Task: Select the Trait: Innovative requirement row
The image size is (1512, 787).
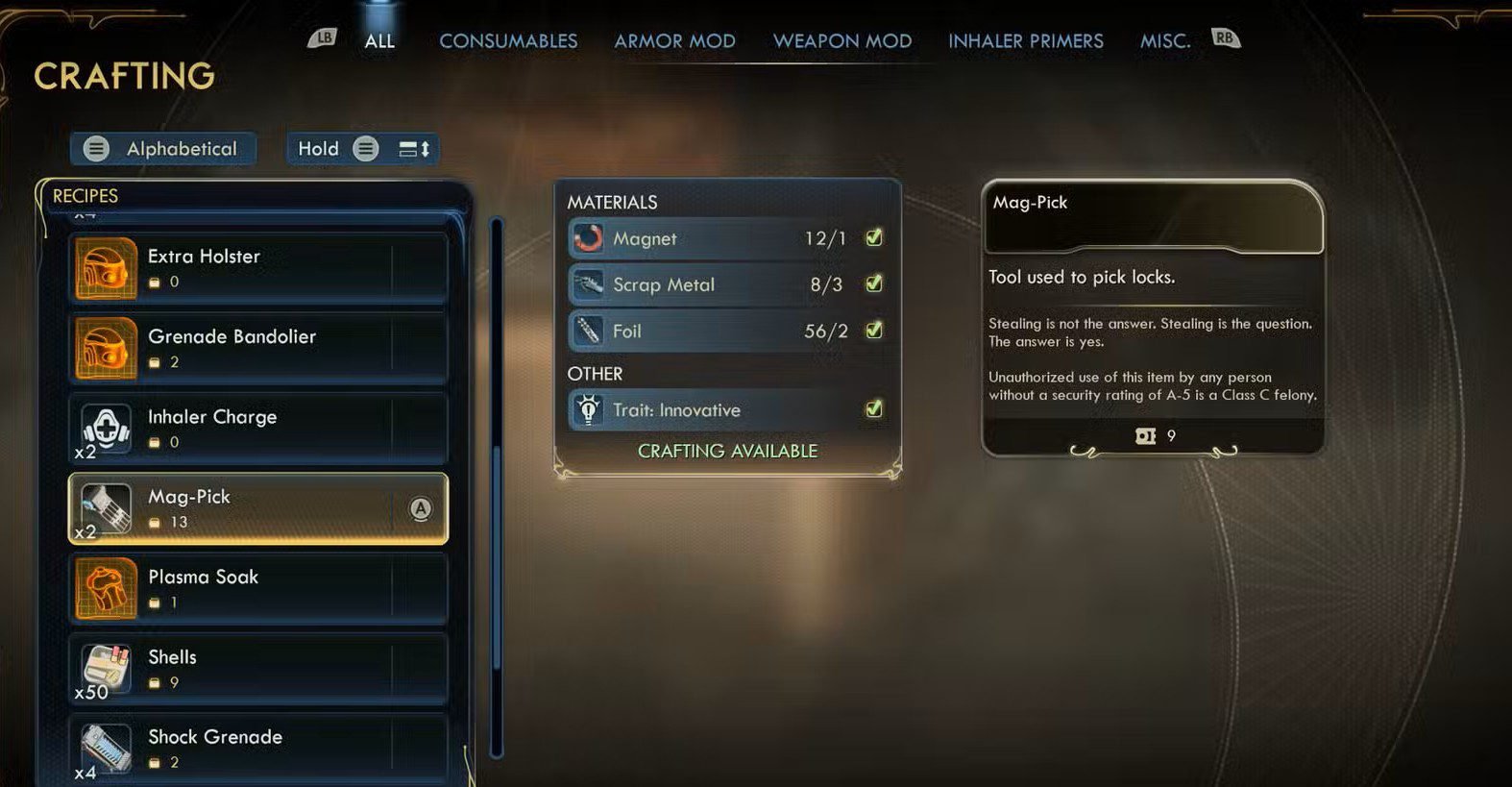Action: point(726,409)
